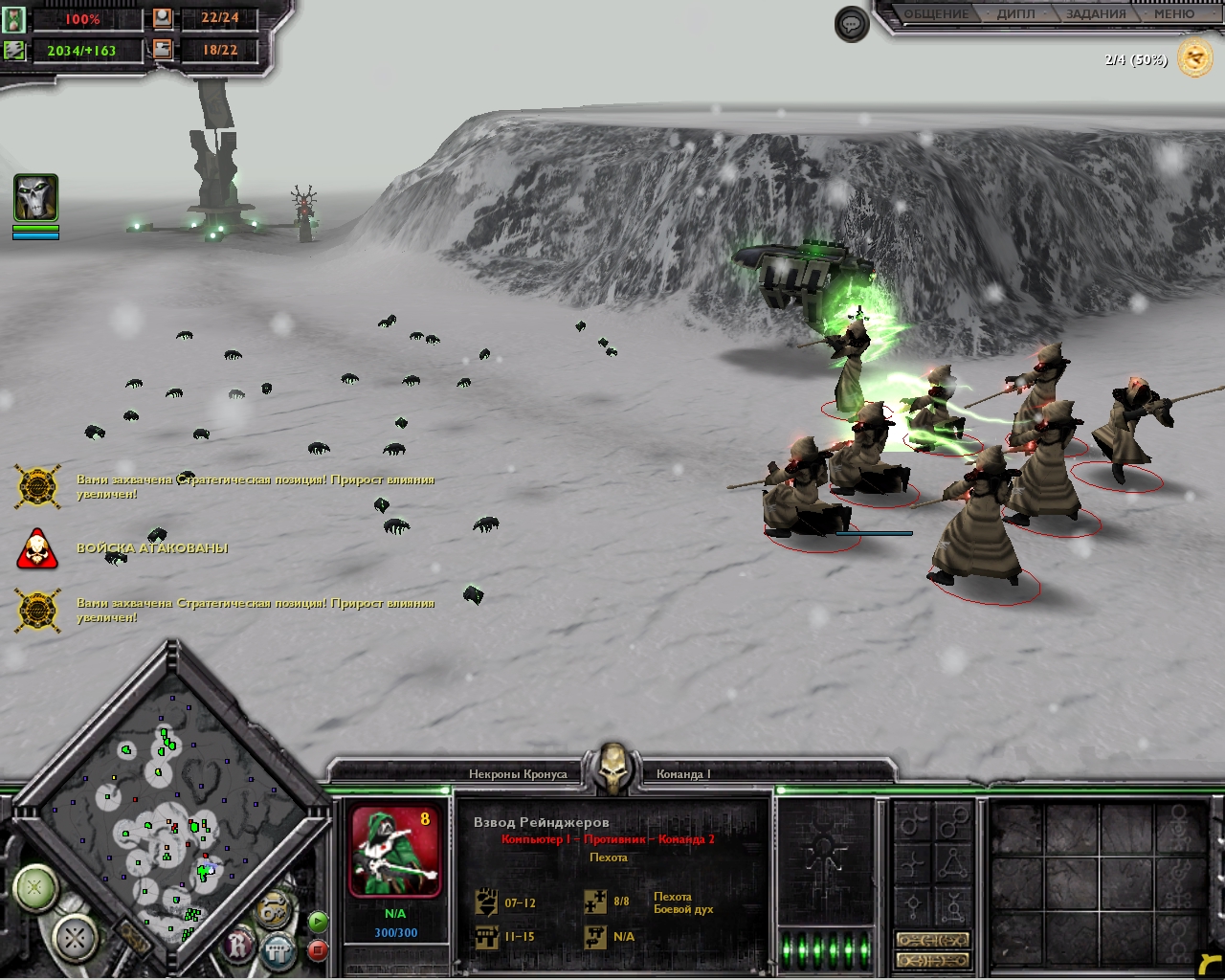Click the blue pillared gate round button

click(x=278, y=950)
